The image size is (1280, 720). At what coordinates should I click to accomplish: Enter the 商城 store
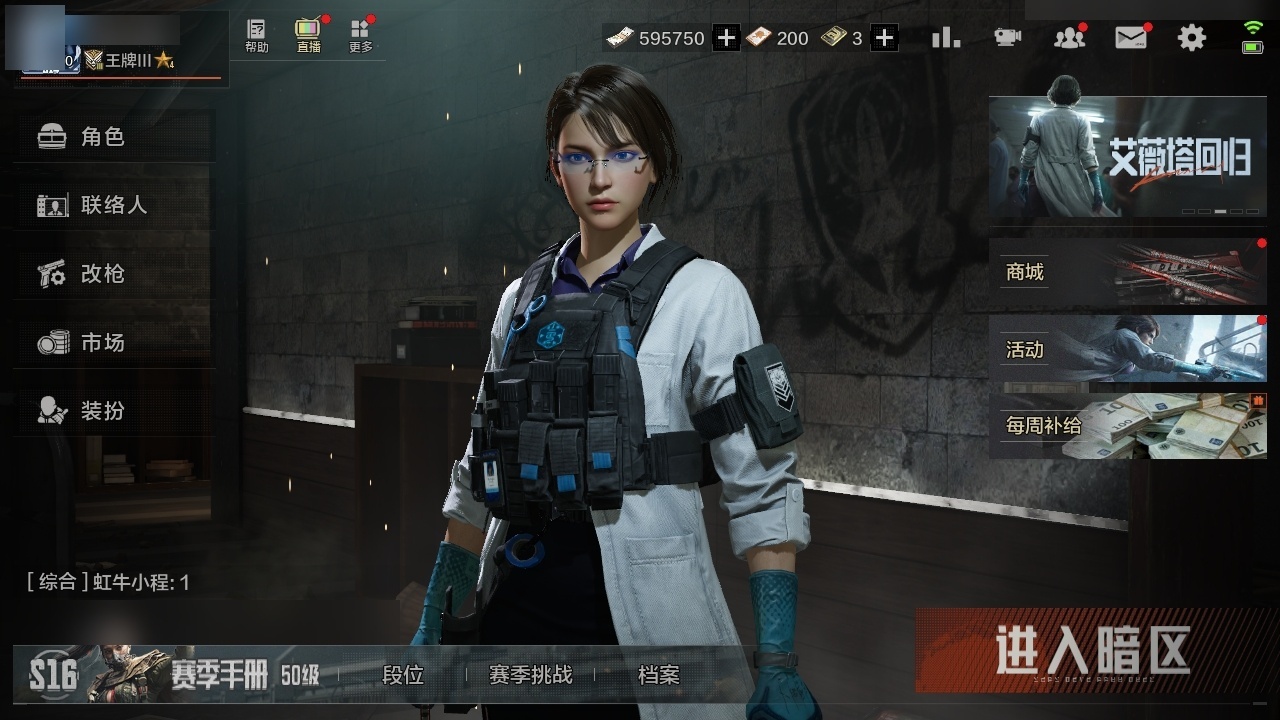click(x=1127, y=272)
